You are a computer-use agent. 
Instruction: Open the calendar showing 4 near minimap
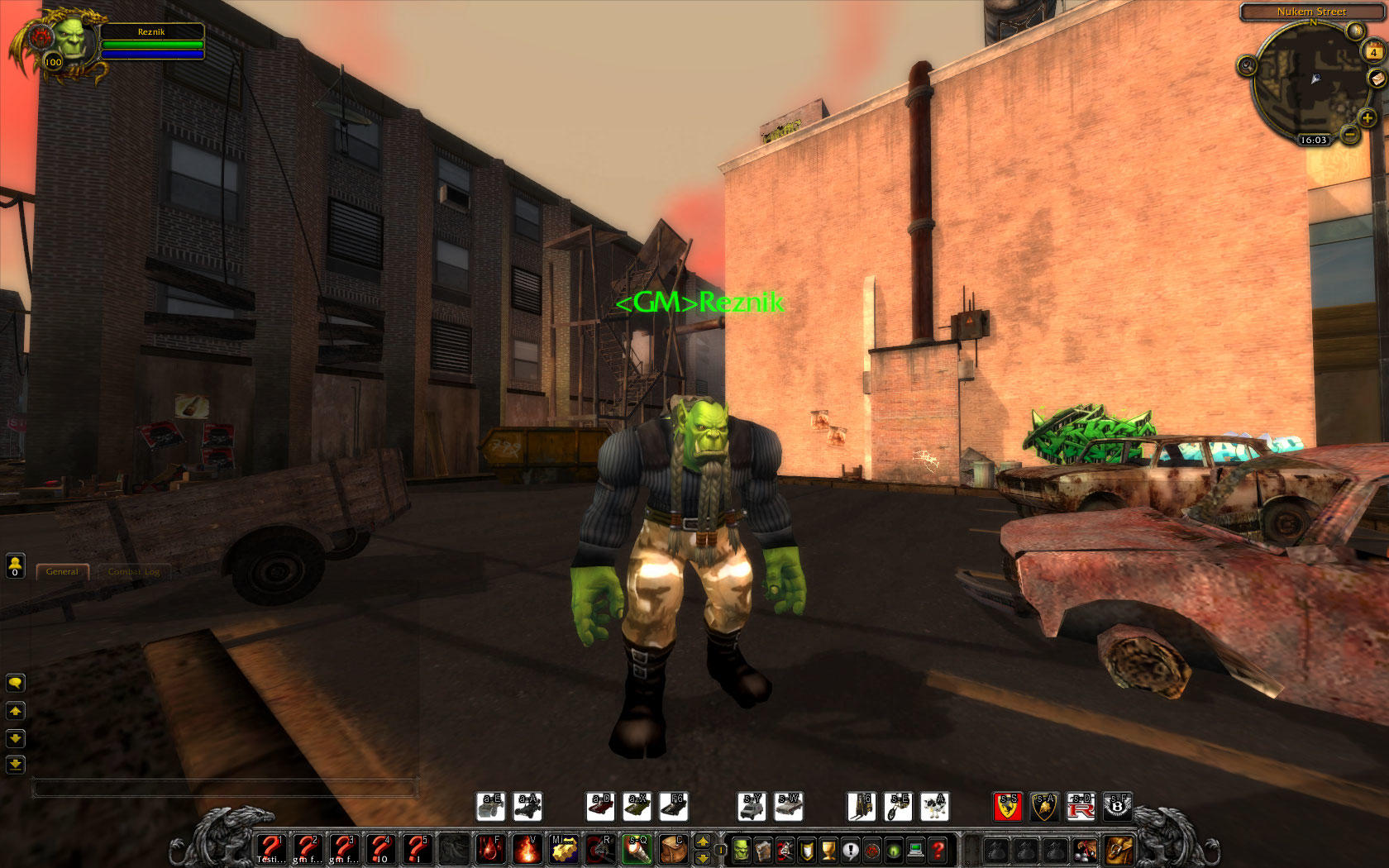1373,52
